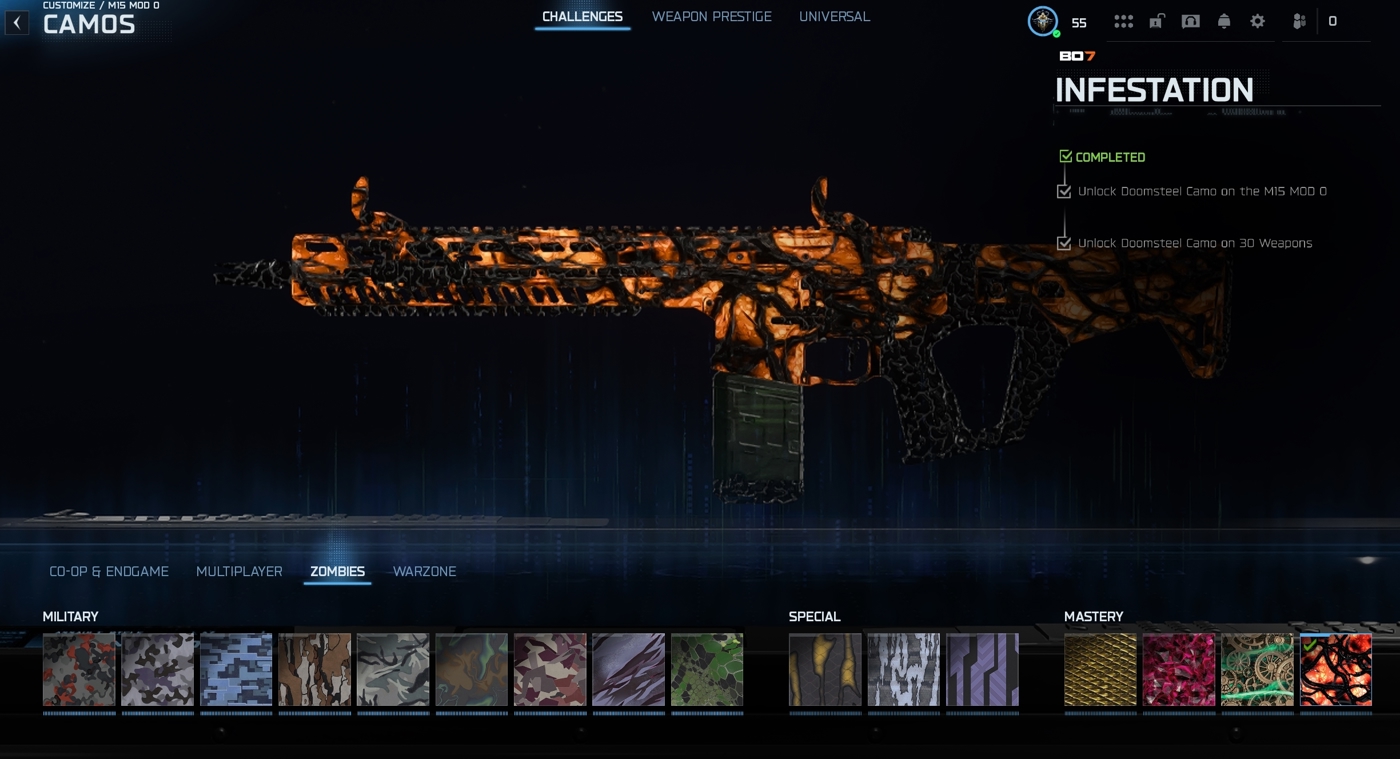The image size is (1400, 759).
Task: Click the player emblem avatar
Action: click(x=1043, y=21)
